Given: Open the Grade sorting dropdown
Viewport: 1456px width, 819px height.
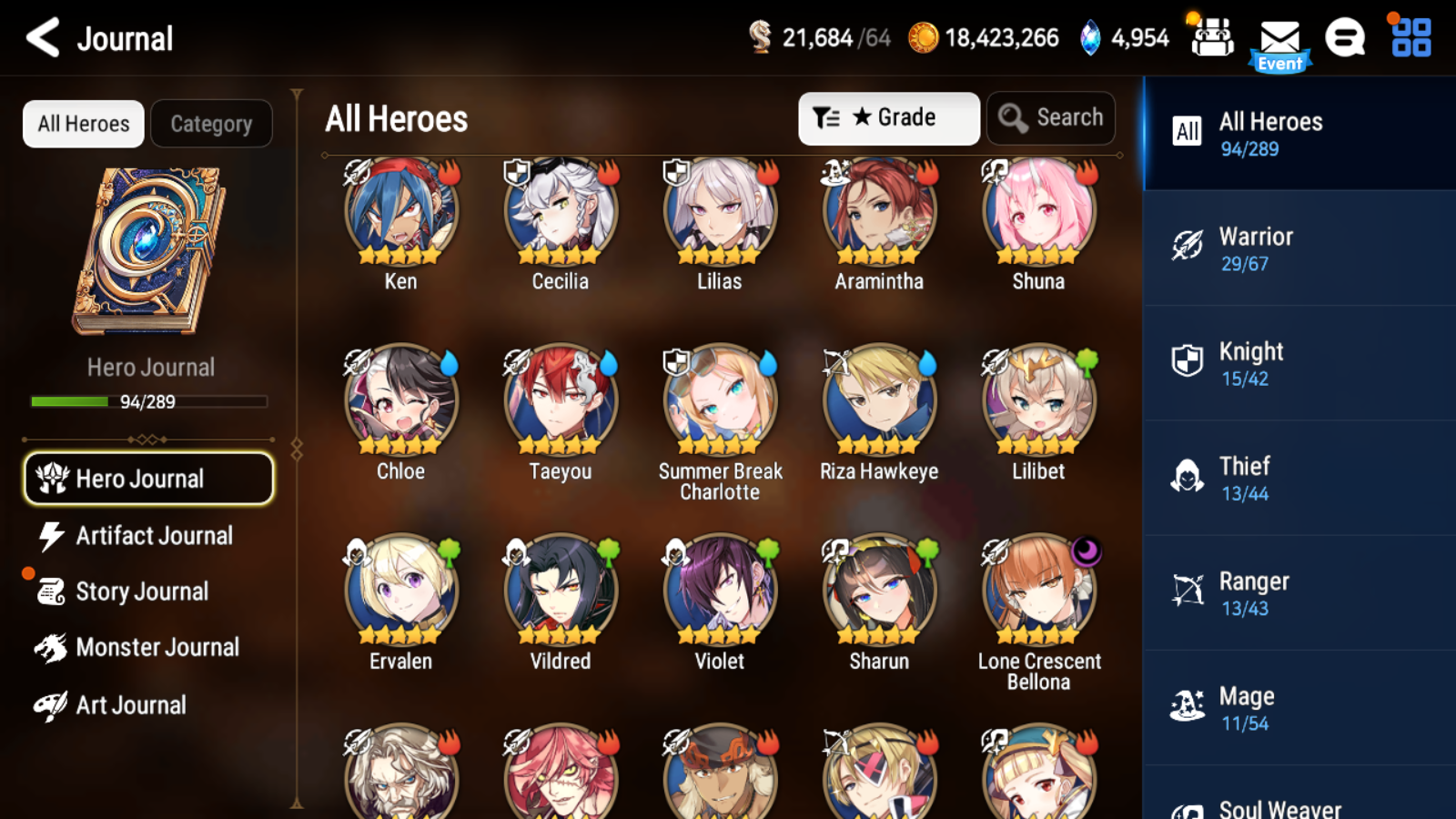Looking at the screenshot, I should point(888,117).
